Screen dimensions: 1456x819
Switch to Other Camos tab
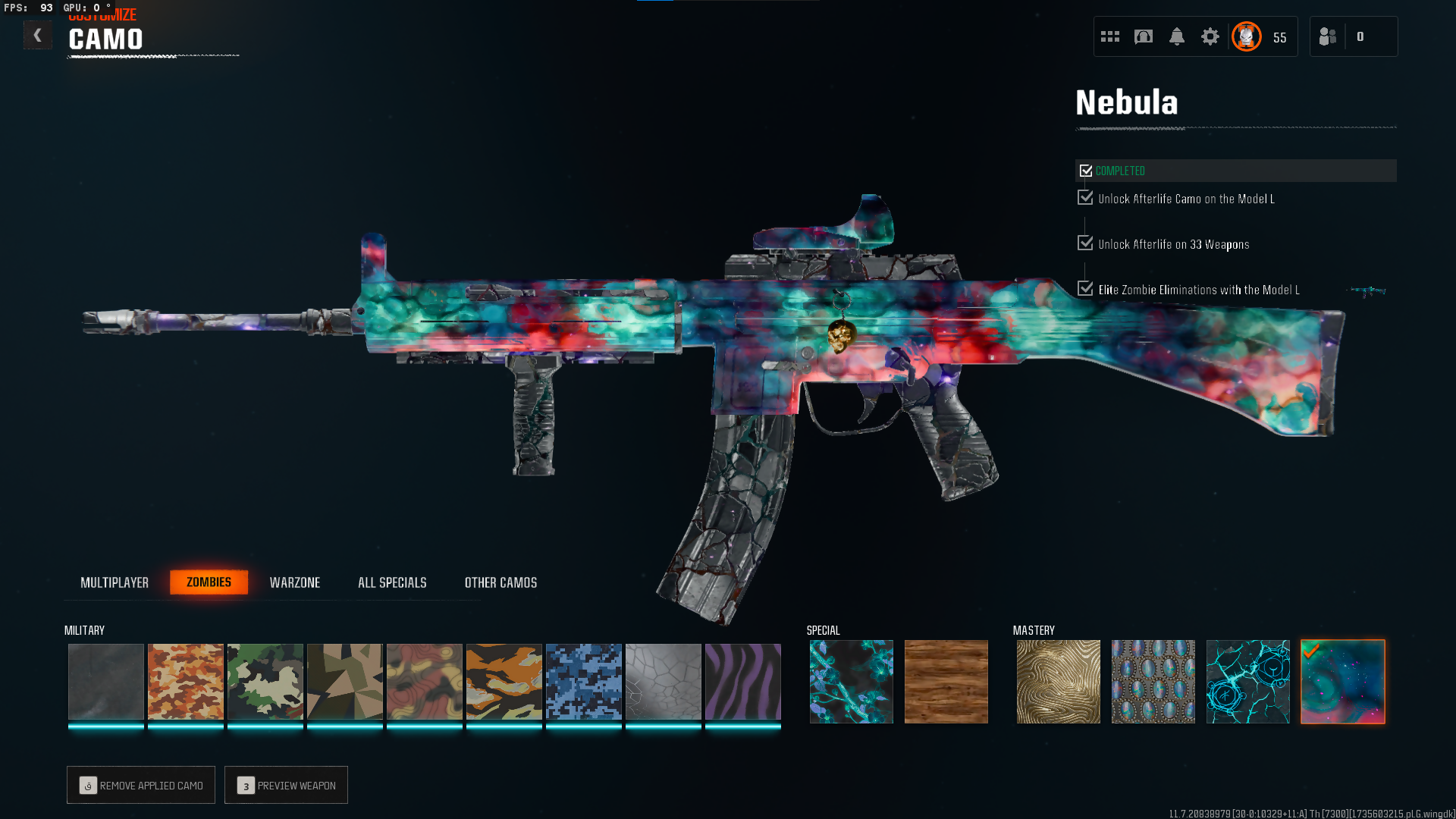click(500, 582)
